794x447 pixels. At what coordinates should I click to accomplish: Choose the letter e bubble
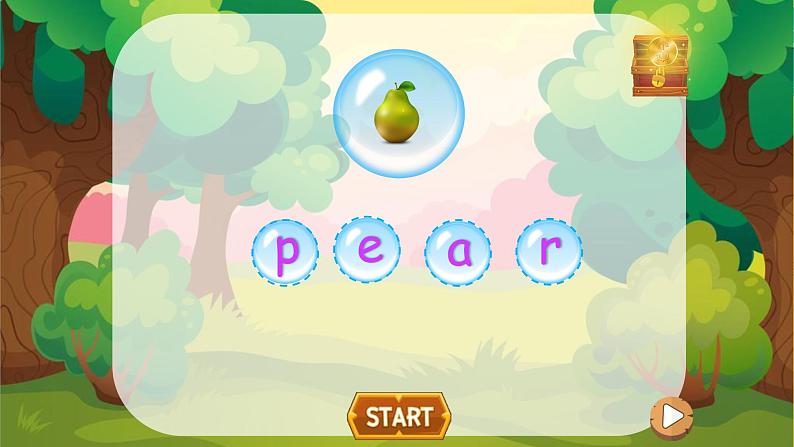pos(367,251)
